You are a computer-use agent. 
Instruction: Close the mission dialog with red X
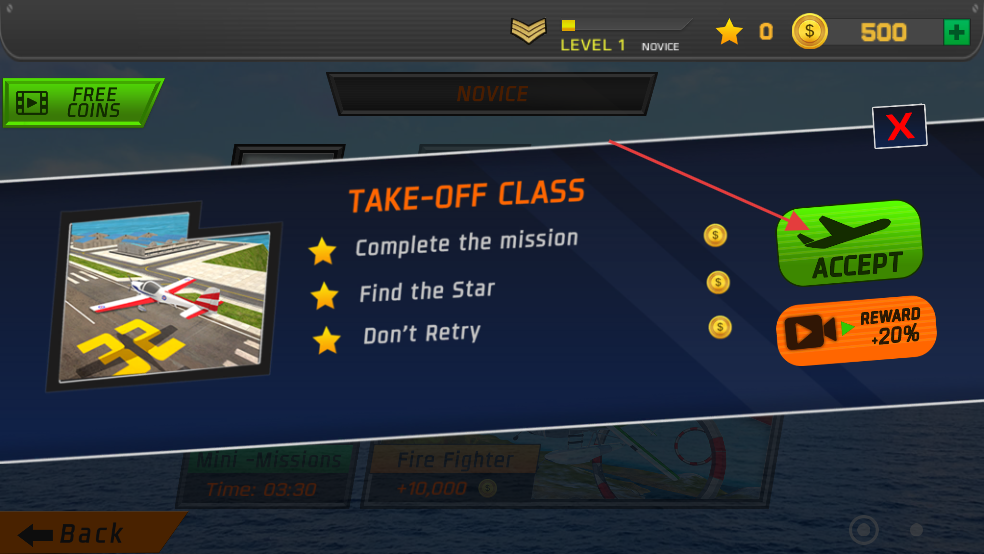click(900, 126)
